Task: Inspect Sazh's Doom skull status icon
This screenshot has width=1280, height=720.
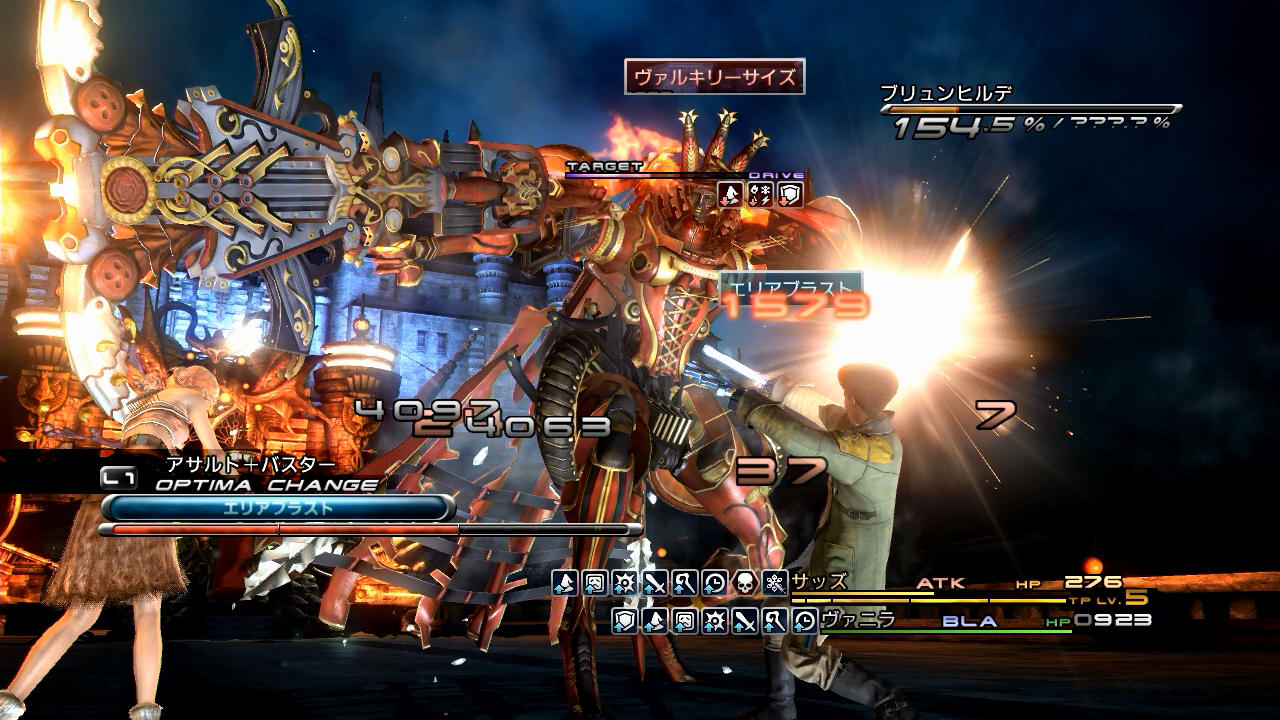Action: (744, 582)
